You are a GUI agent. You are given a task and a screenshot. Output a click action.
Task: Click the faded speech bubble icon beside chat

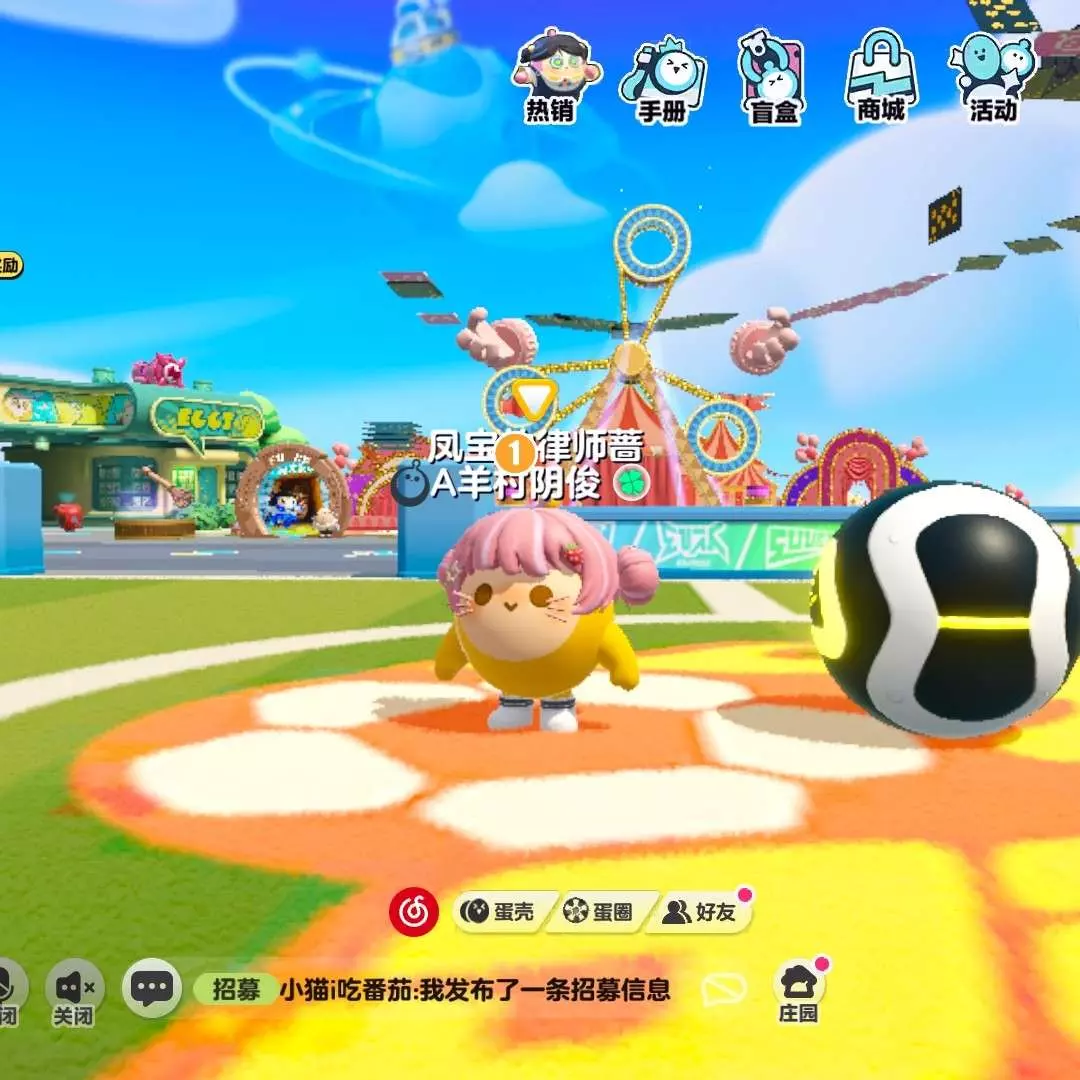pyautogui.click(x=724, y=990)
